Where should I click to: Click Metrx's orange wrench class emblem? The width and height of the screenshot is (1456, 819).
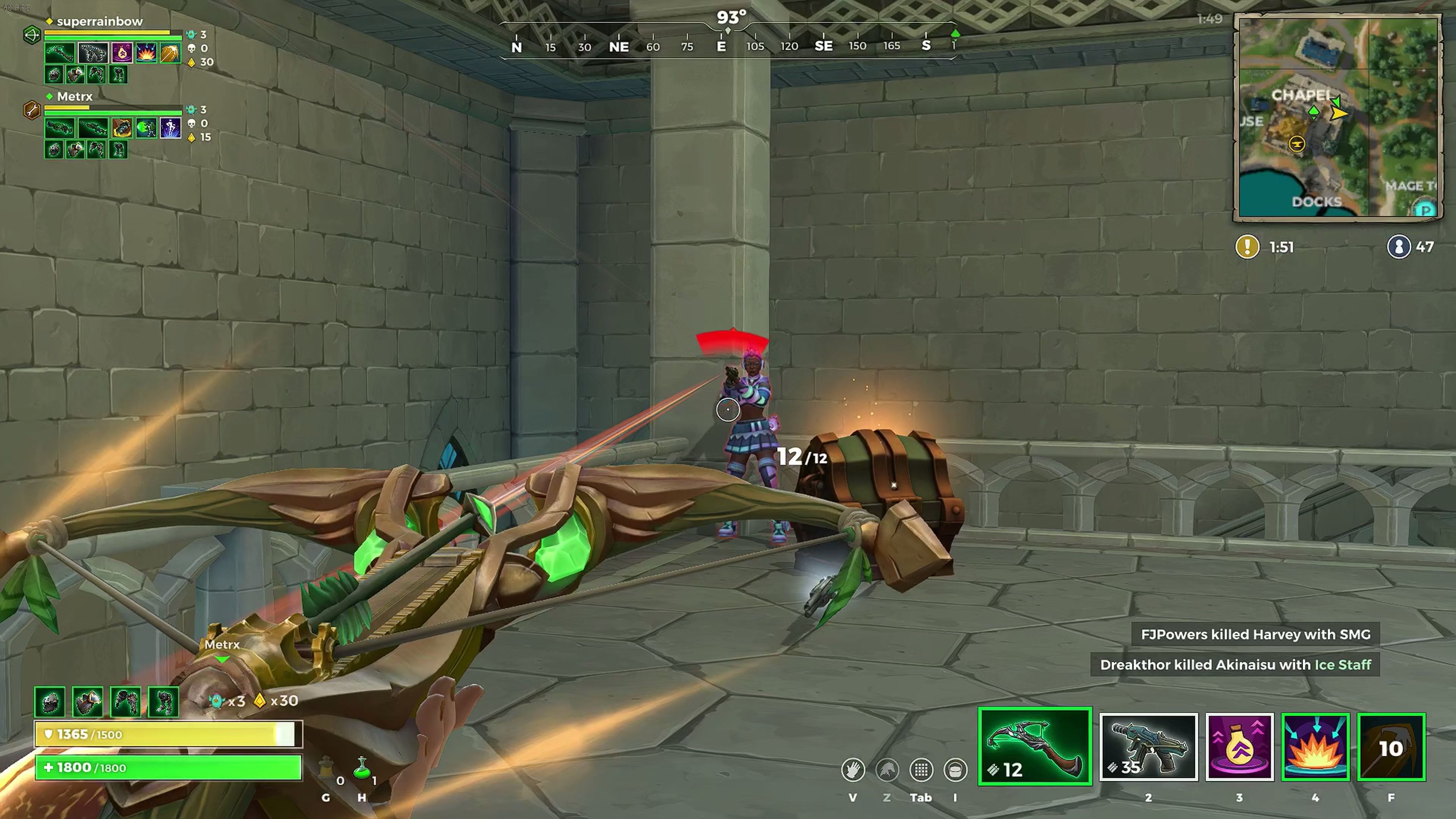tap(31, 110)
